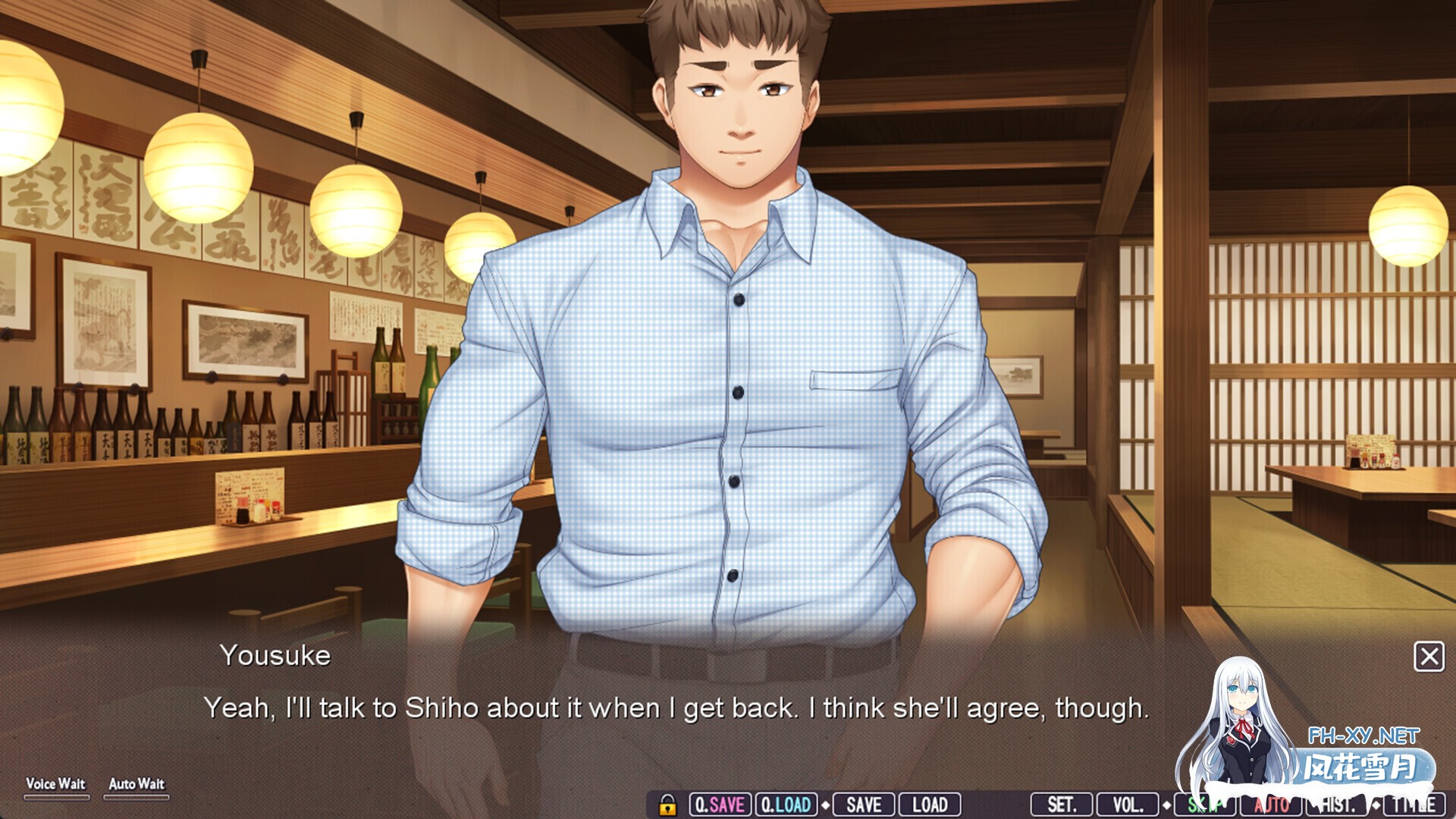Viewport: 1456px width, 819px height.
Task: Hide the dialogue box with the X
Action: tap(1429, 657)
